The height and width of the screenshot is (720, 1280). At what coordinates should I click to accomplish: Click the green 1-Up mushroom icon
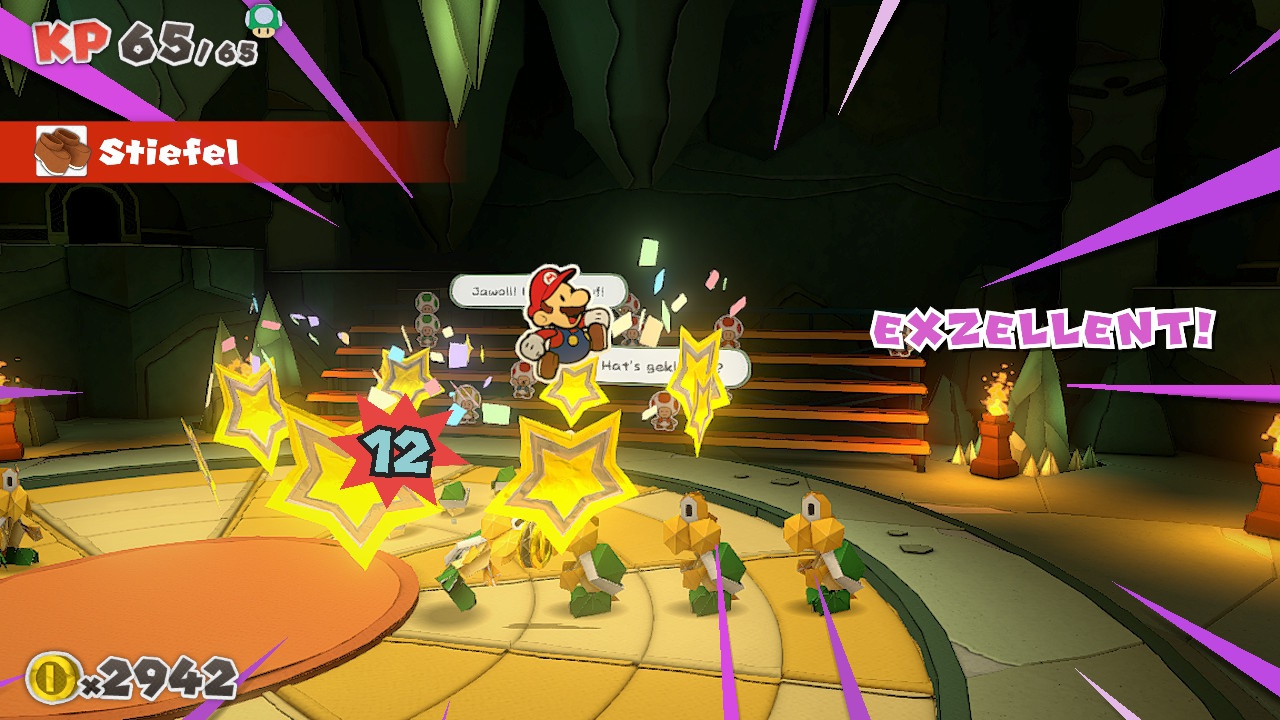(263, 20)
